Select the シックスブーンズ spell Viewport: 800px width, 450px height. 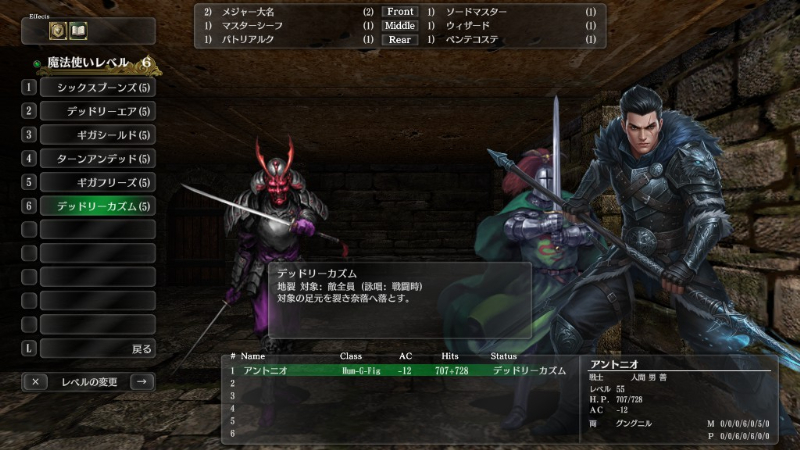click(98, 88)
